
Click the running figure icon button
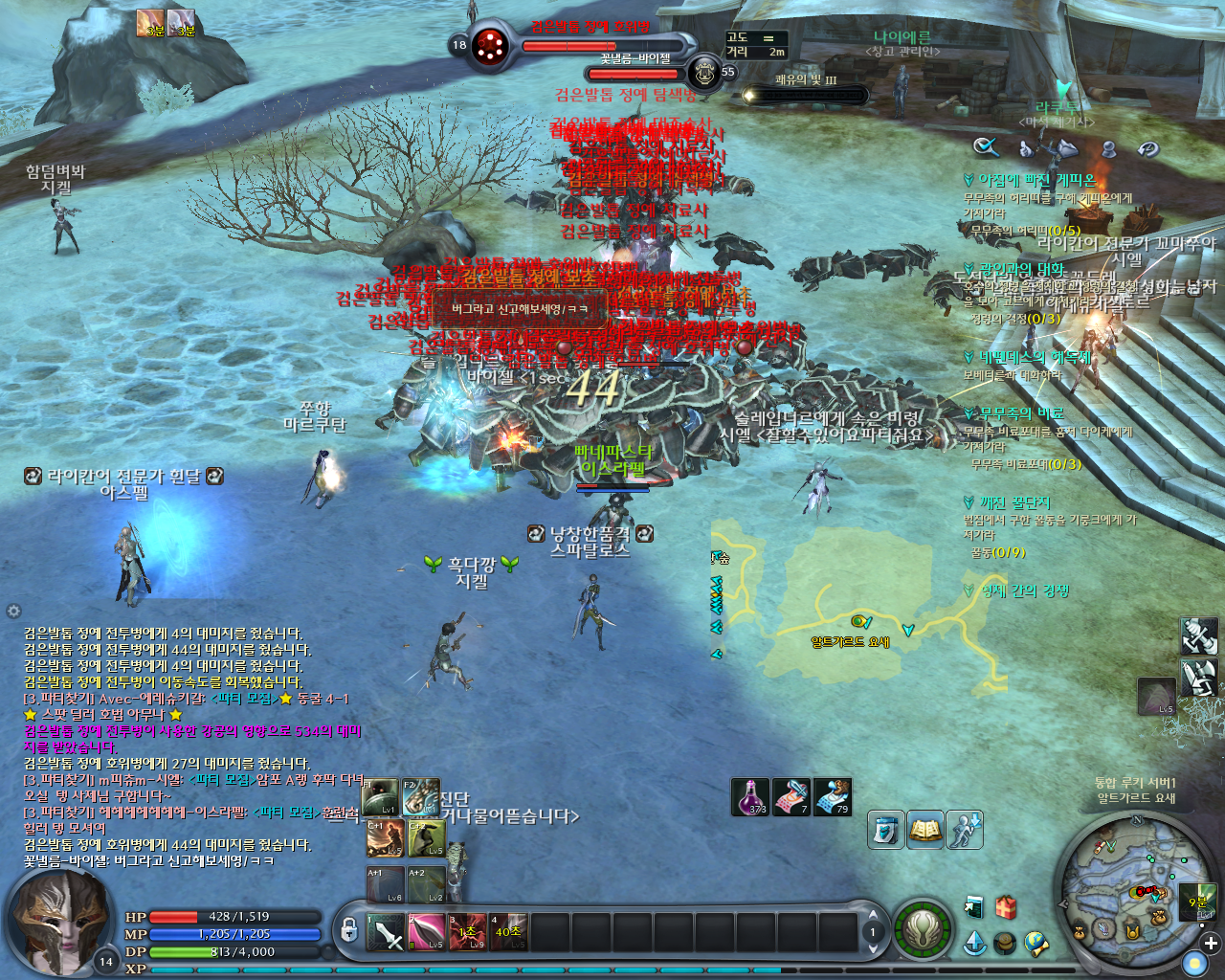[965, 830]
